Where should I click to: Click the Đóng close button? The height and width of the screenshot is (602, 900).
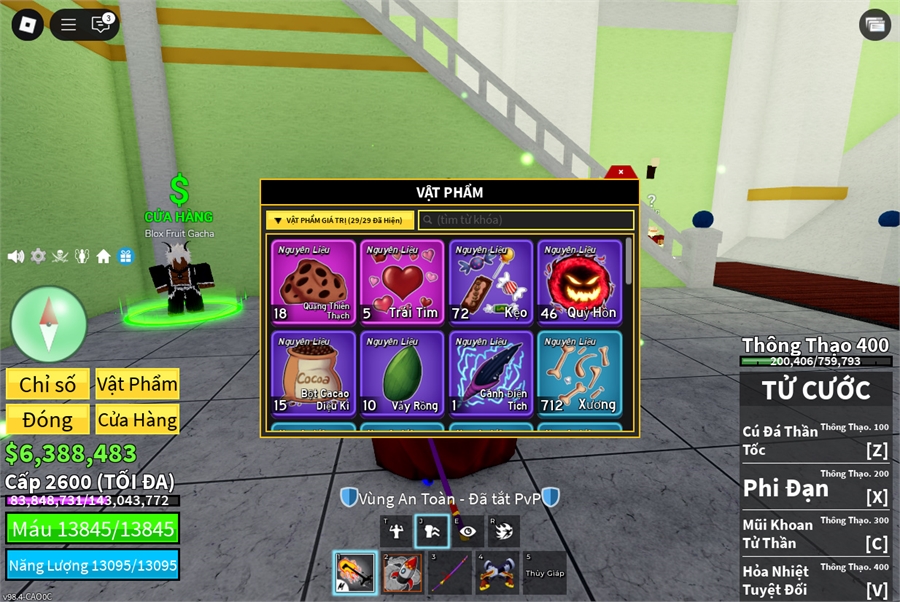click(48, 419)
